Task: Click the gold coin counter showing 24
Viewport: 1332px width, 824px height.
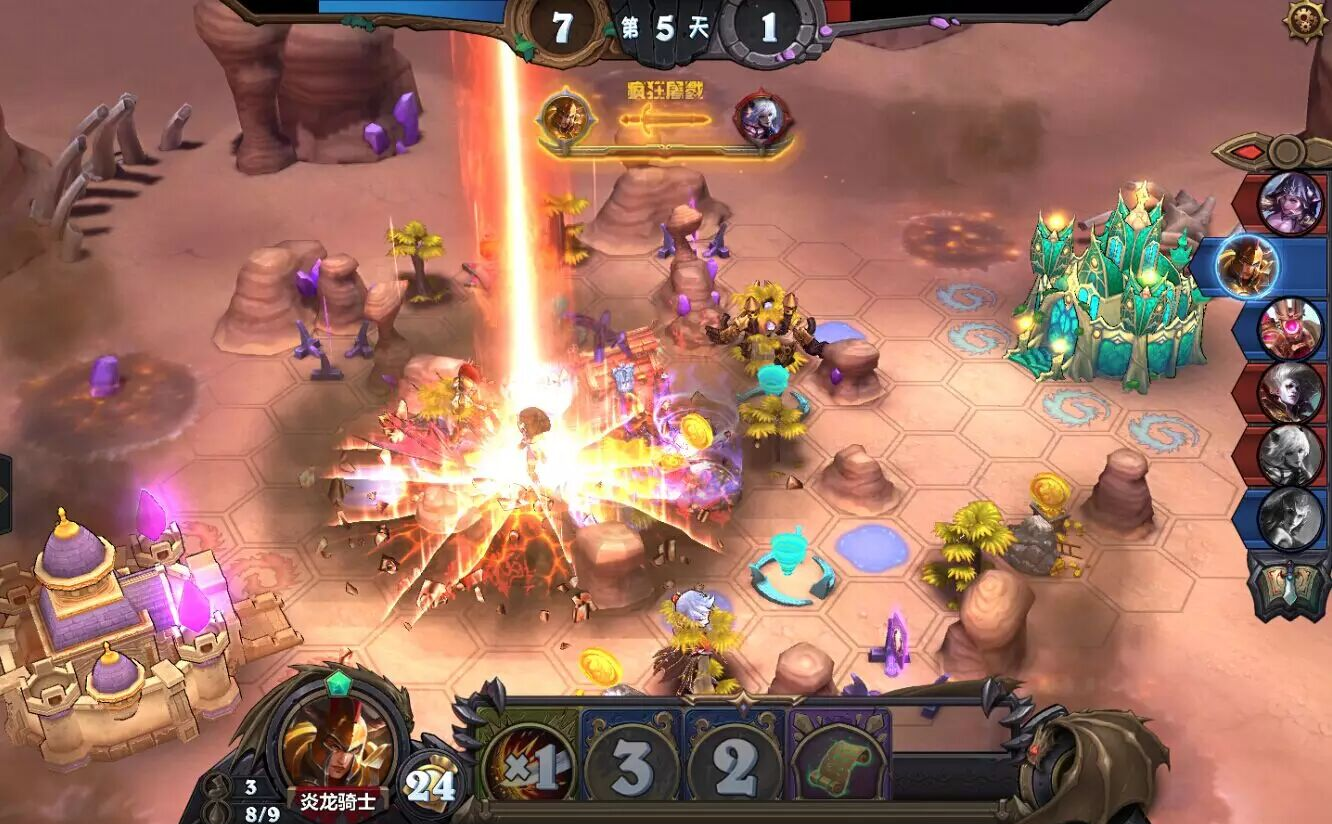Action: pos(431,785)
